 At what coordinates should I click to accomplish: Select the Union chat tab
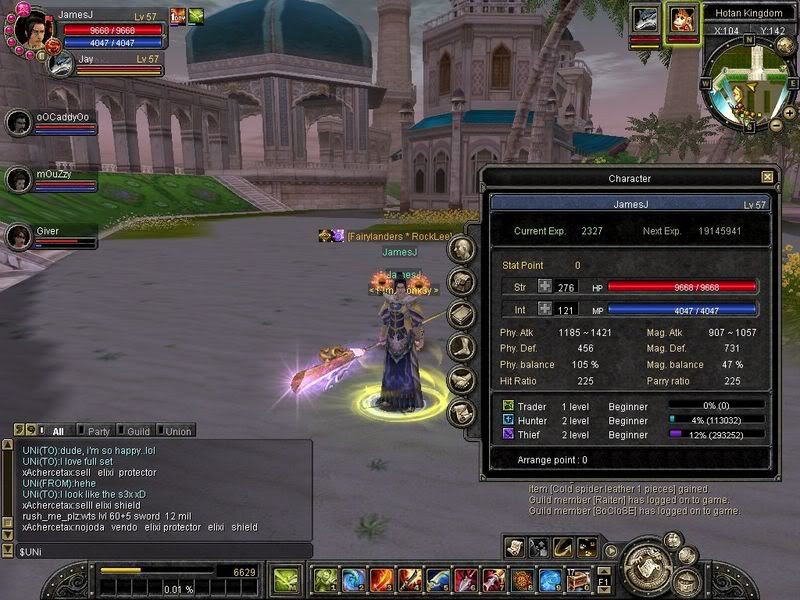pos(178,431)
